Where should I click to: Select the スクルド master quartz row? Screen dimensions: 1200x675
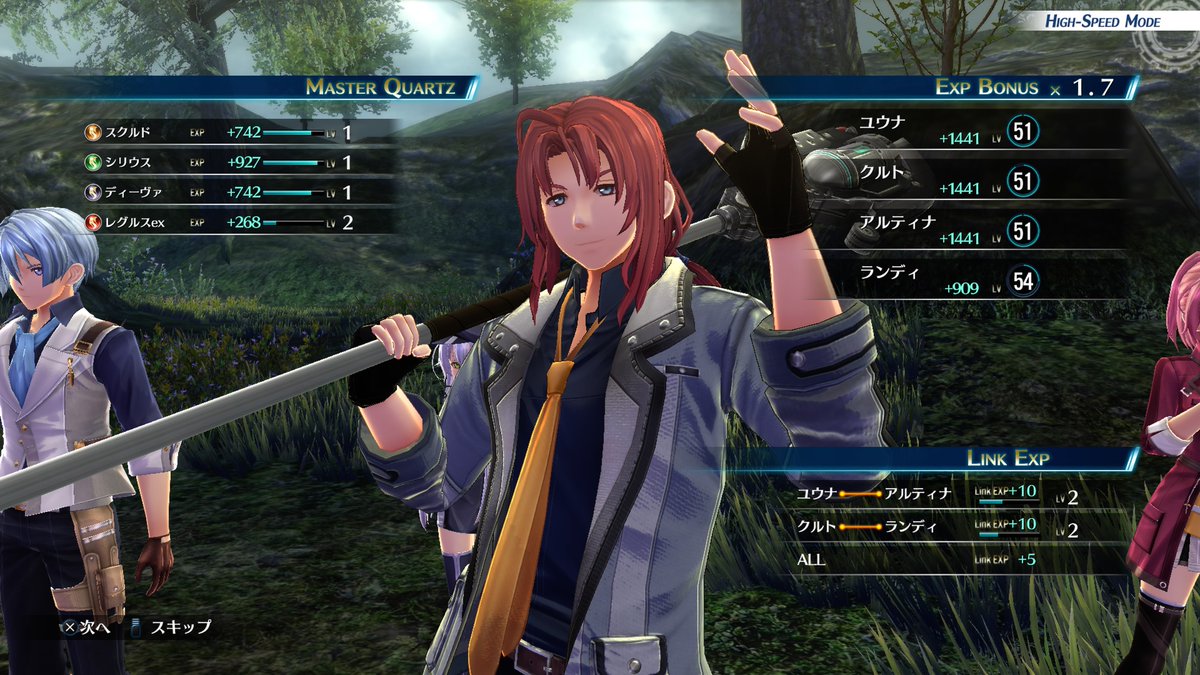[x=218, y=132]
